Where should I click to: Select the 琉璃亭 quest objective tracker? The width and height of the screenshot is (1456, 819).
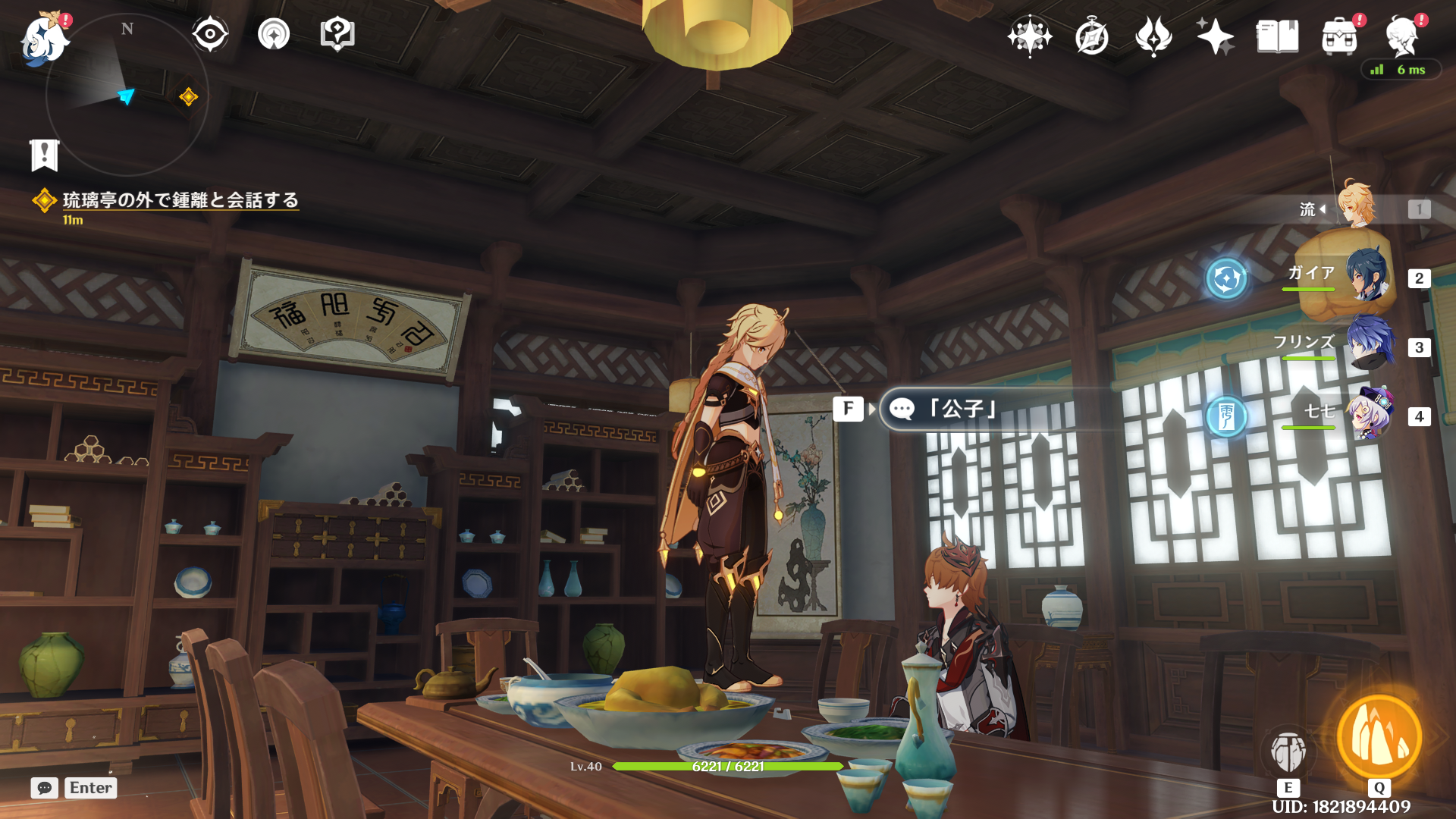[x=180, y=200]
